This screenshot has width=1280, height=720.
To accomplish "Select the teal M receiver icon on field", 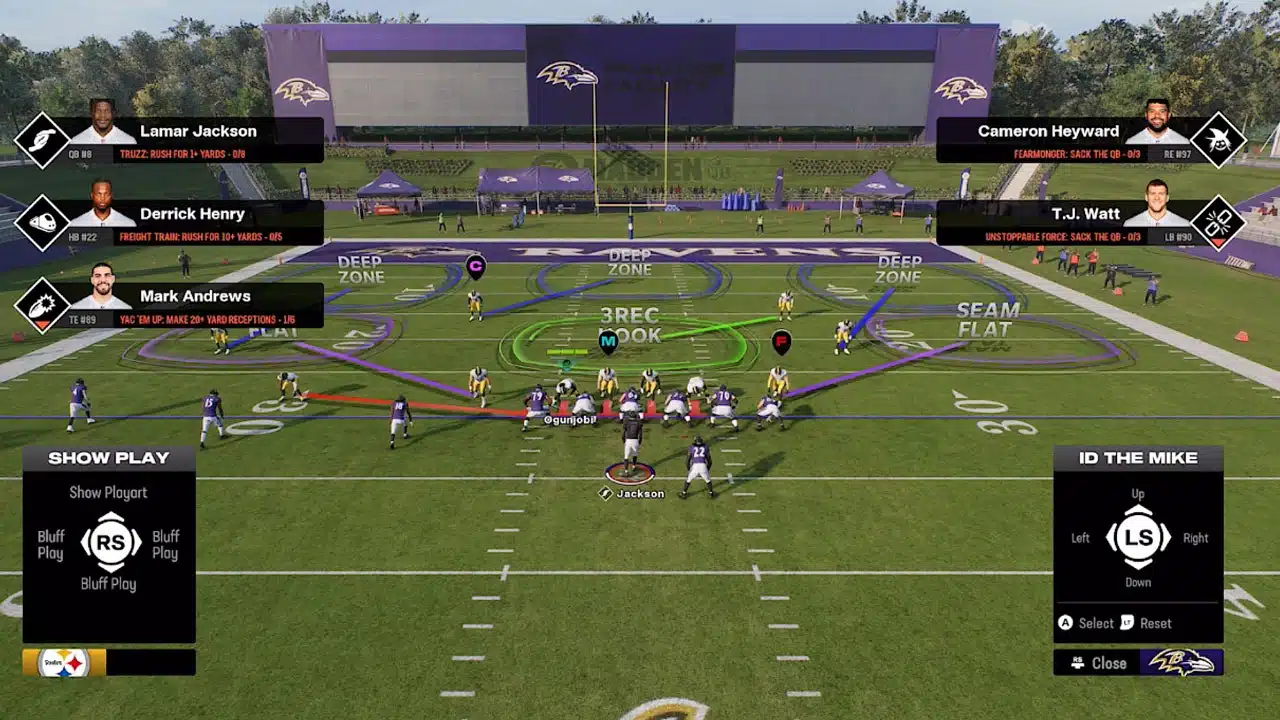I will [x=608, y=341].
